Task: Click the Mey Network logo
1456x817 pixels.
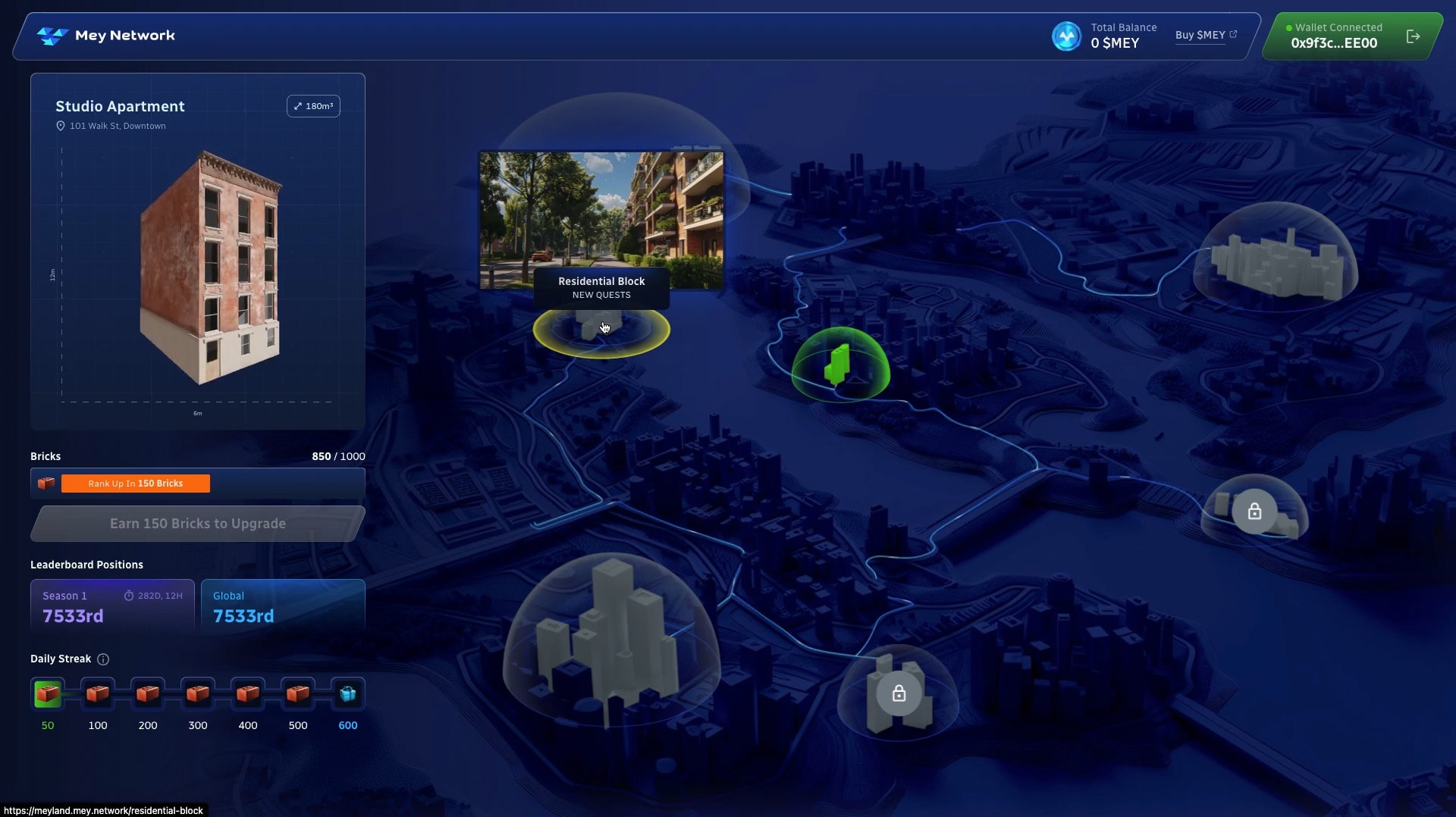Action: pos(106,36)
